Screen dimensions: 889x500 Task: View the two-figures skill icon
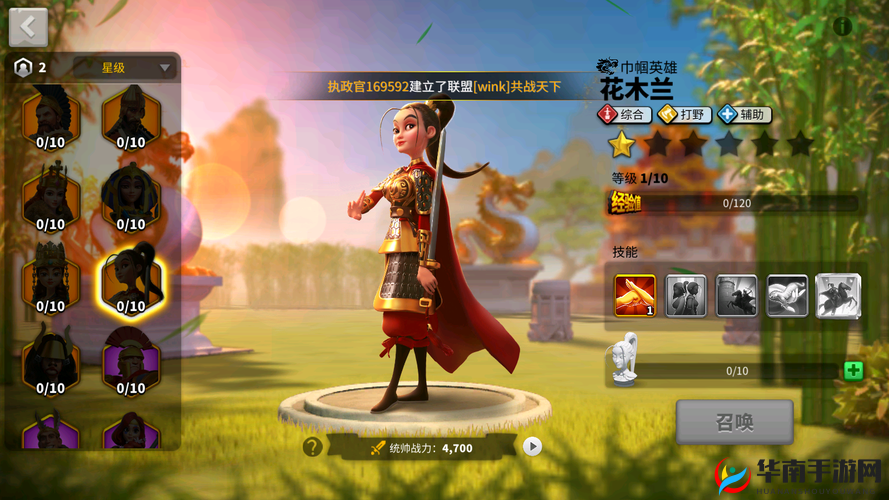tap(686, 296)
